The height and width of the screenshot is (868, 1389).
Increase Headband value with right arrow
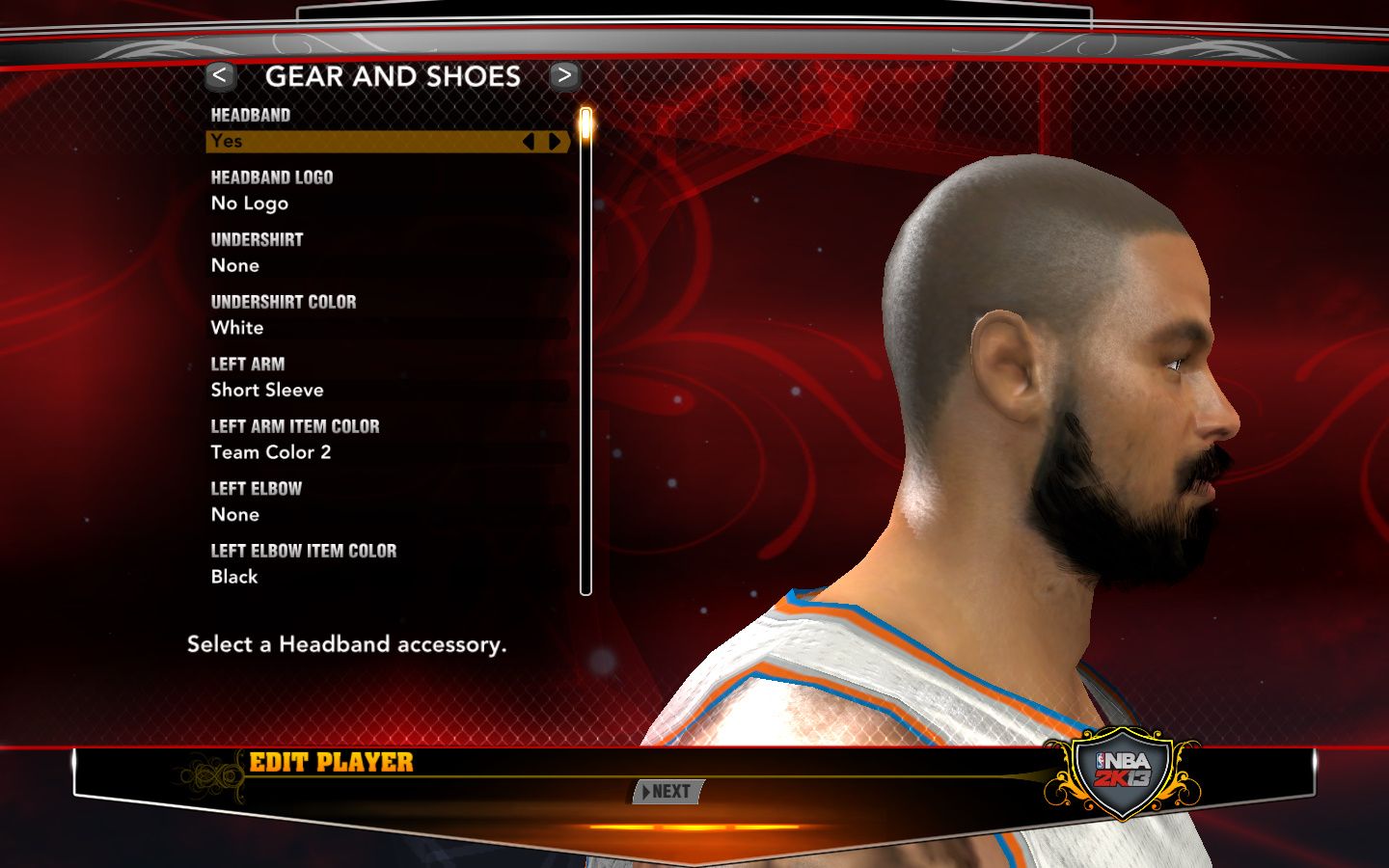555,142
